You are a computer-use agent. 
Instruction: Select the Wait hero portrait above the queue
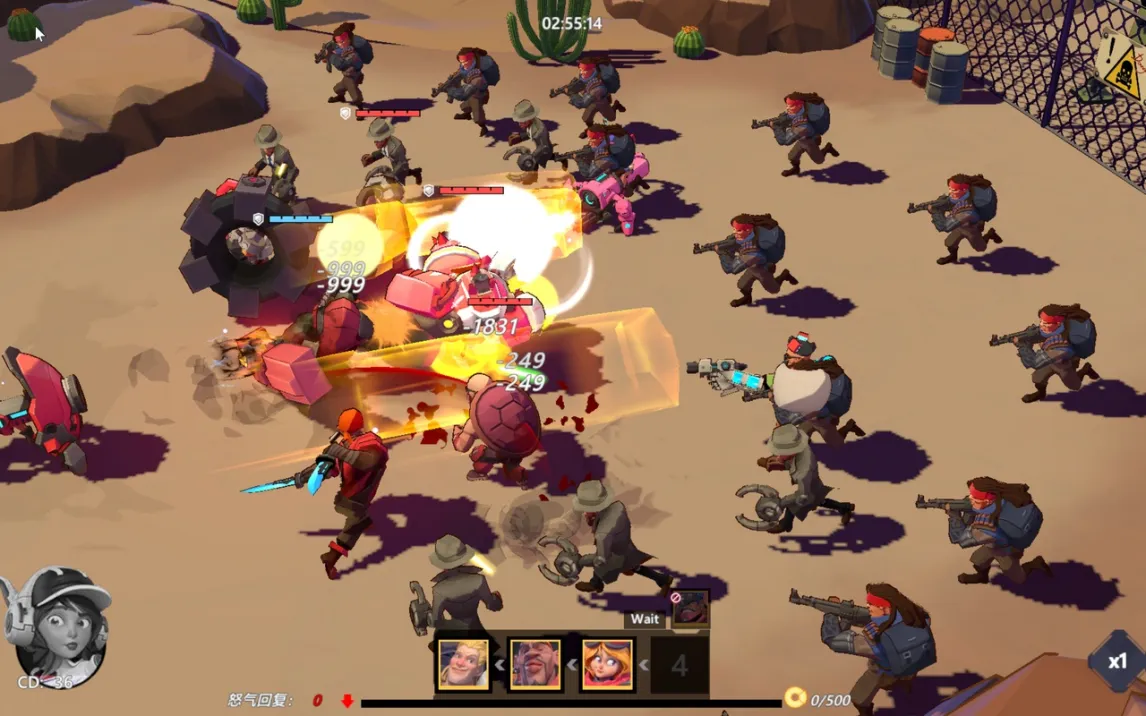(690, 608)
